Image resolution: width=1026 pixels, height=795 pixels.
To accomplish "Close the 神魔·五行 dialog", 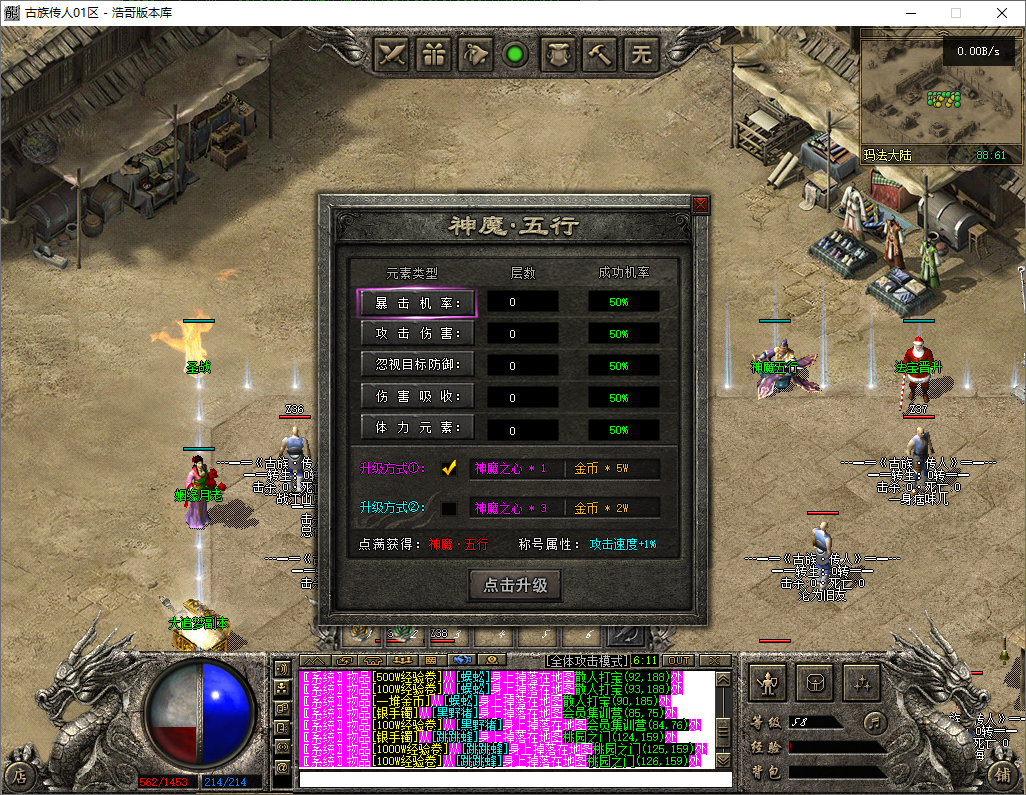I will [700, 205].
